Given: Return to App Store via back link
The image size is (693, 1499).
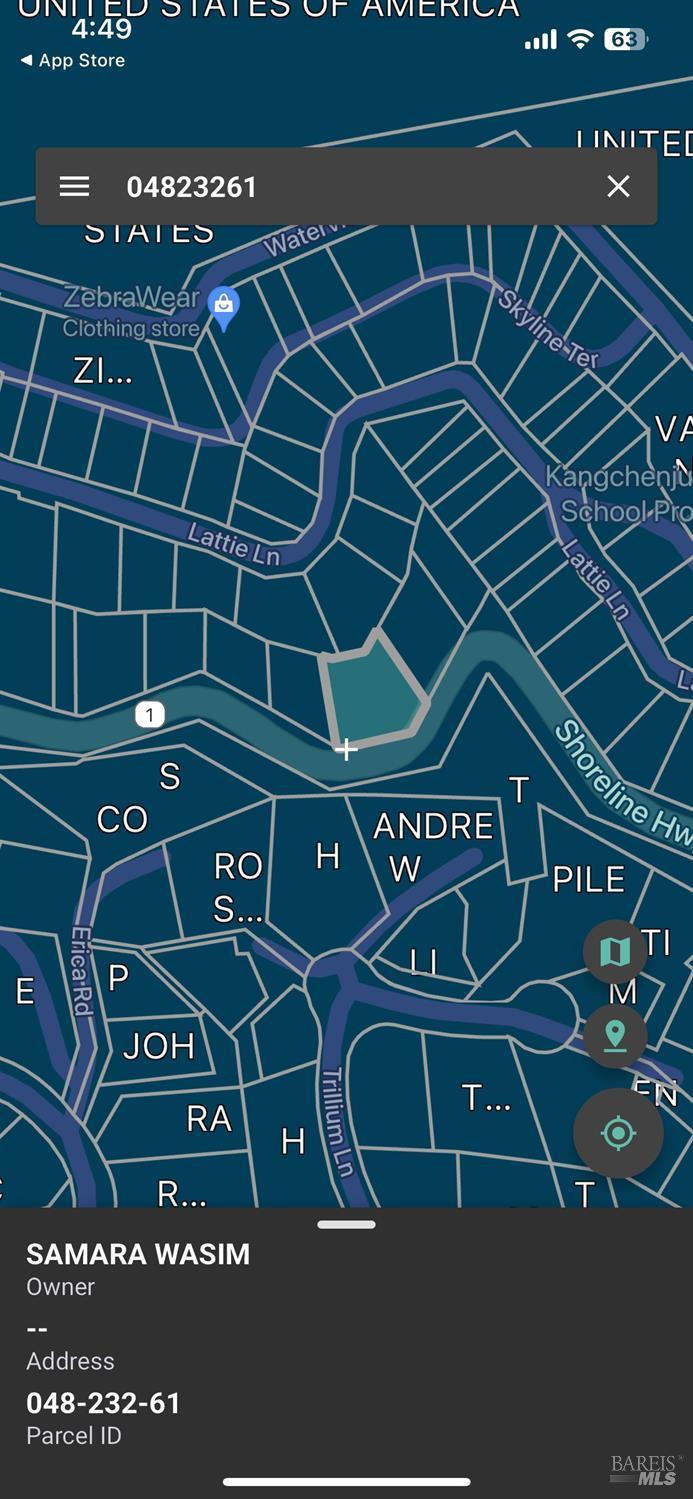Looking at the screenshot, I should coord(73,61).
